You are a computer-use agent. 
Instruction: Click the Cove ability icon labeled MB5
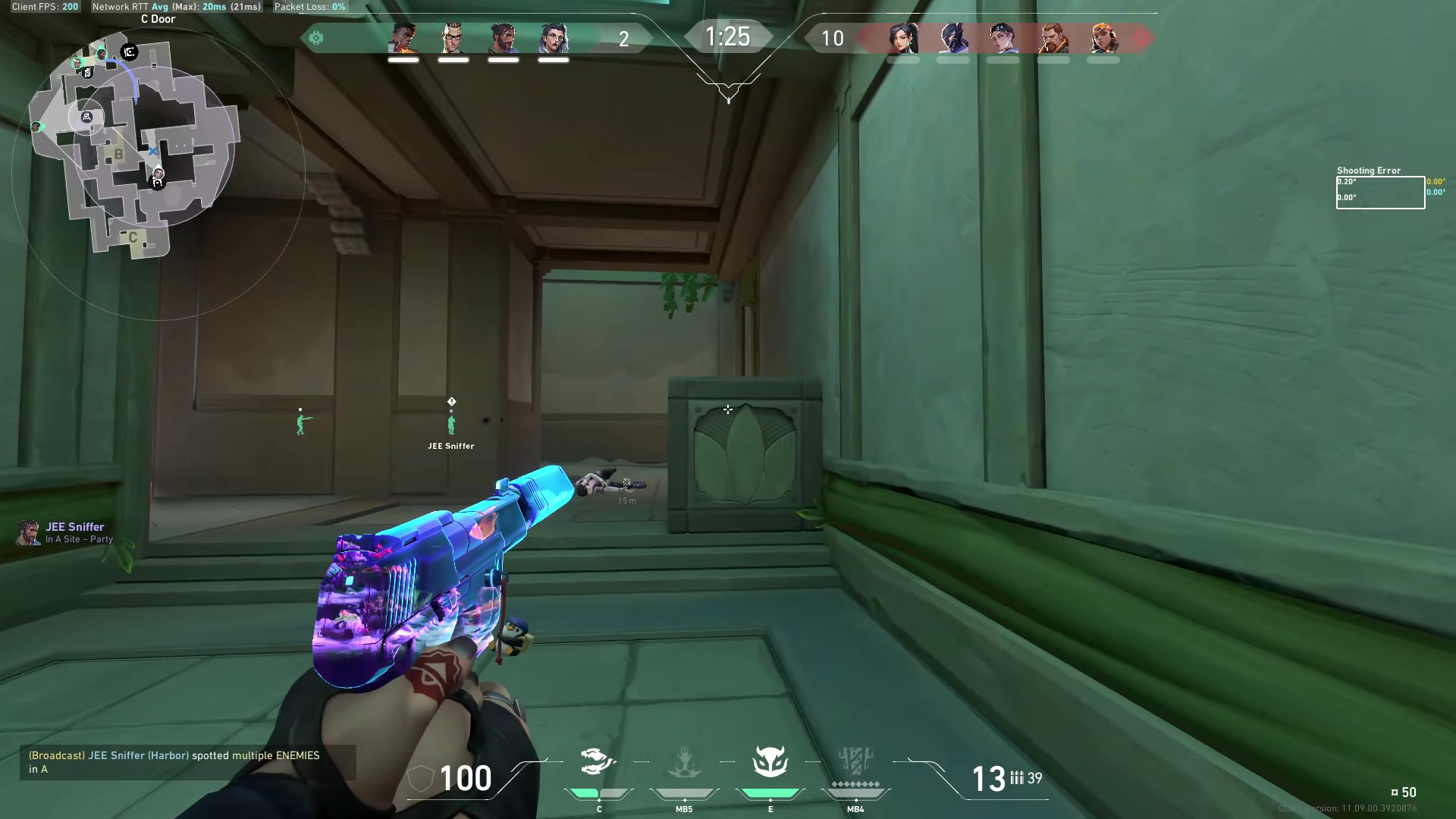pos(685,762)
